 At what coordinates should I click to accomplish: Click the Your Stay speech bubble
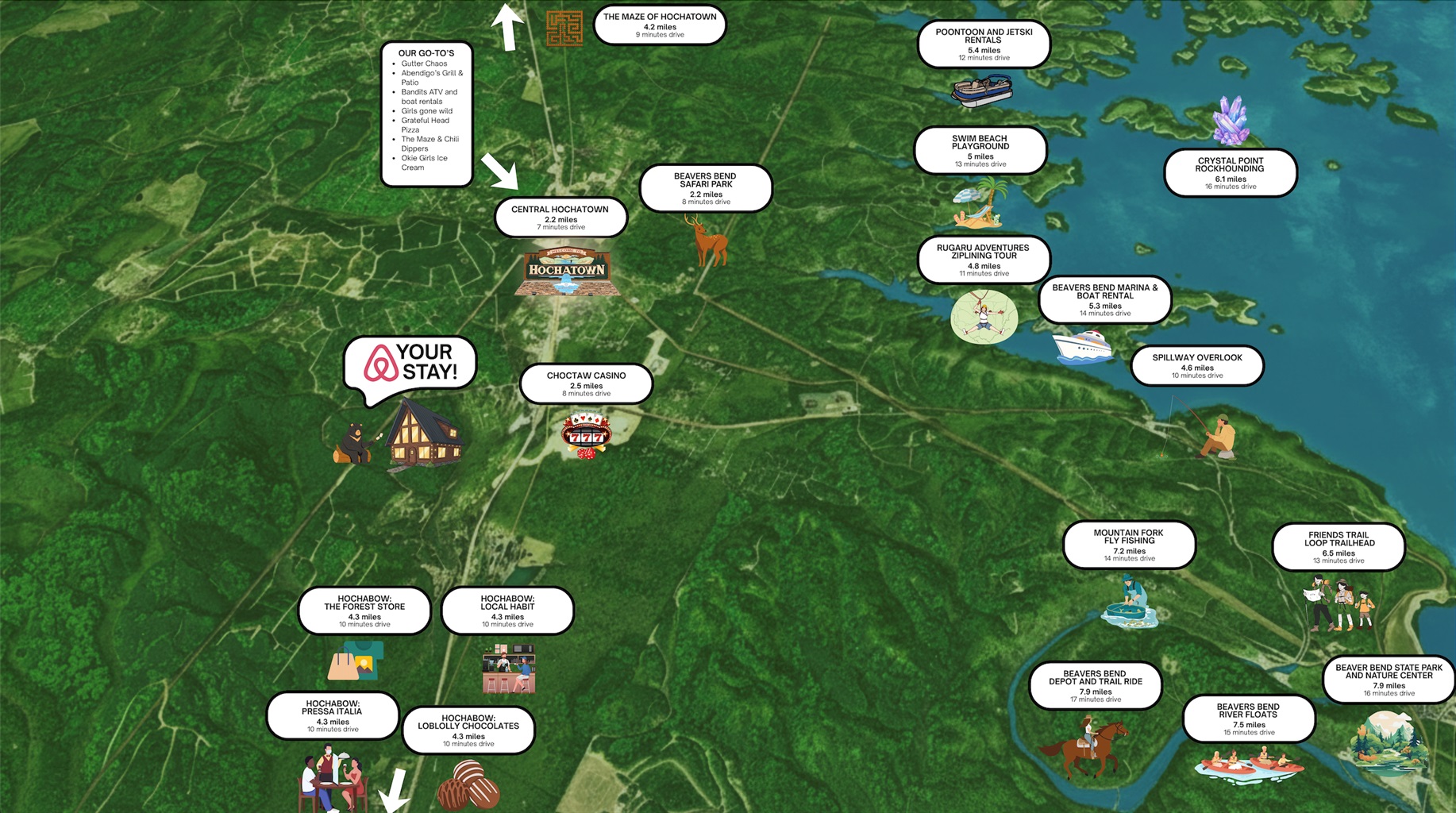410,364
